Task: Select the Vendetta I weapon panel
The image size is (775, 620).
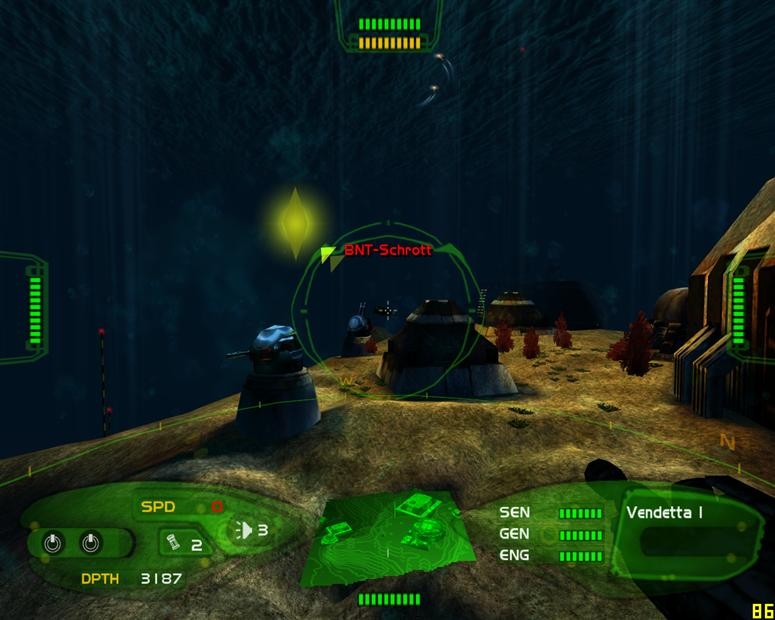Action: pyautogui.click(x=682, y=530)
